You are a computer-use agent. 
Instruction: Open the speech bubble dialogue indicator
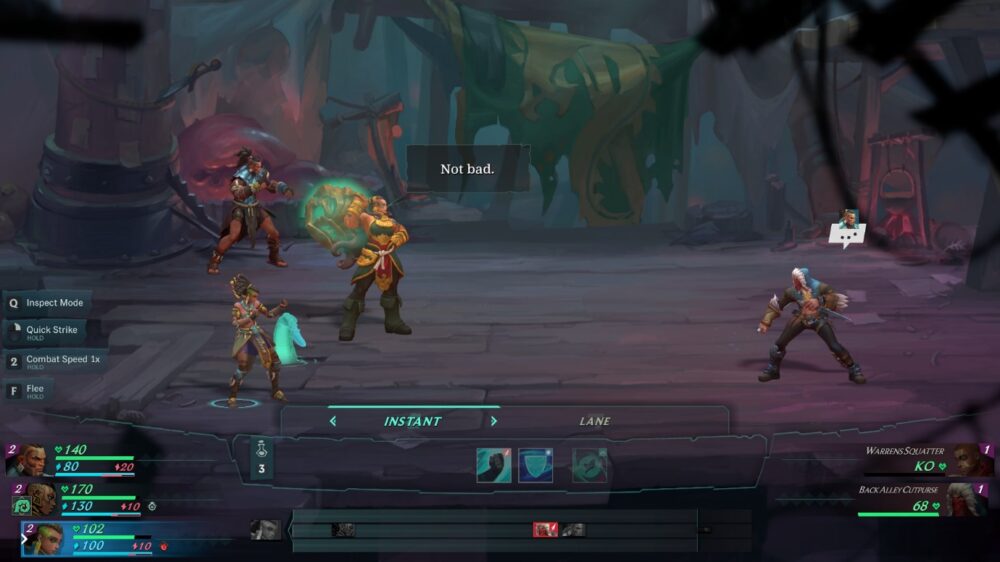pyautogui.click(x=847, y=230)
